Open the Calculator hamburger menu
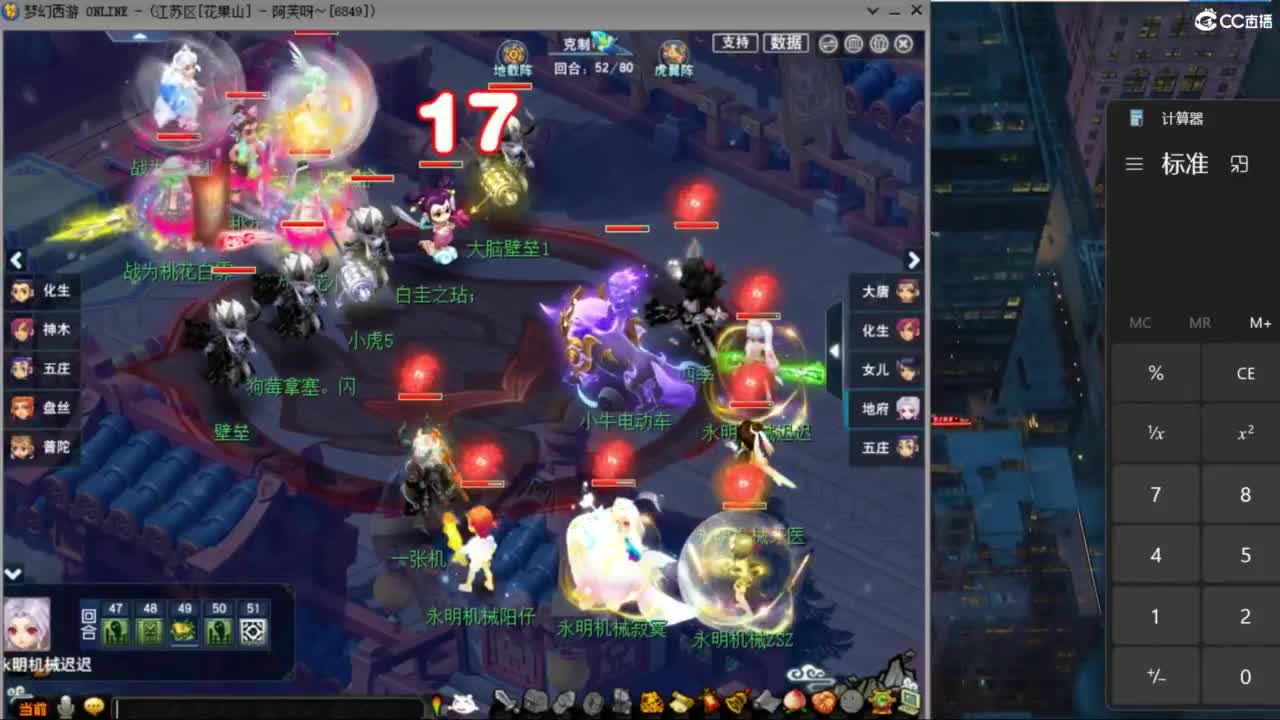This screenshot has height=720, width=1280. point(1134,164)
